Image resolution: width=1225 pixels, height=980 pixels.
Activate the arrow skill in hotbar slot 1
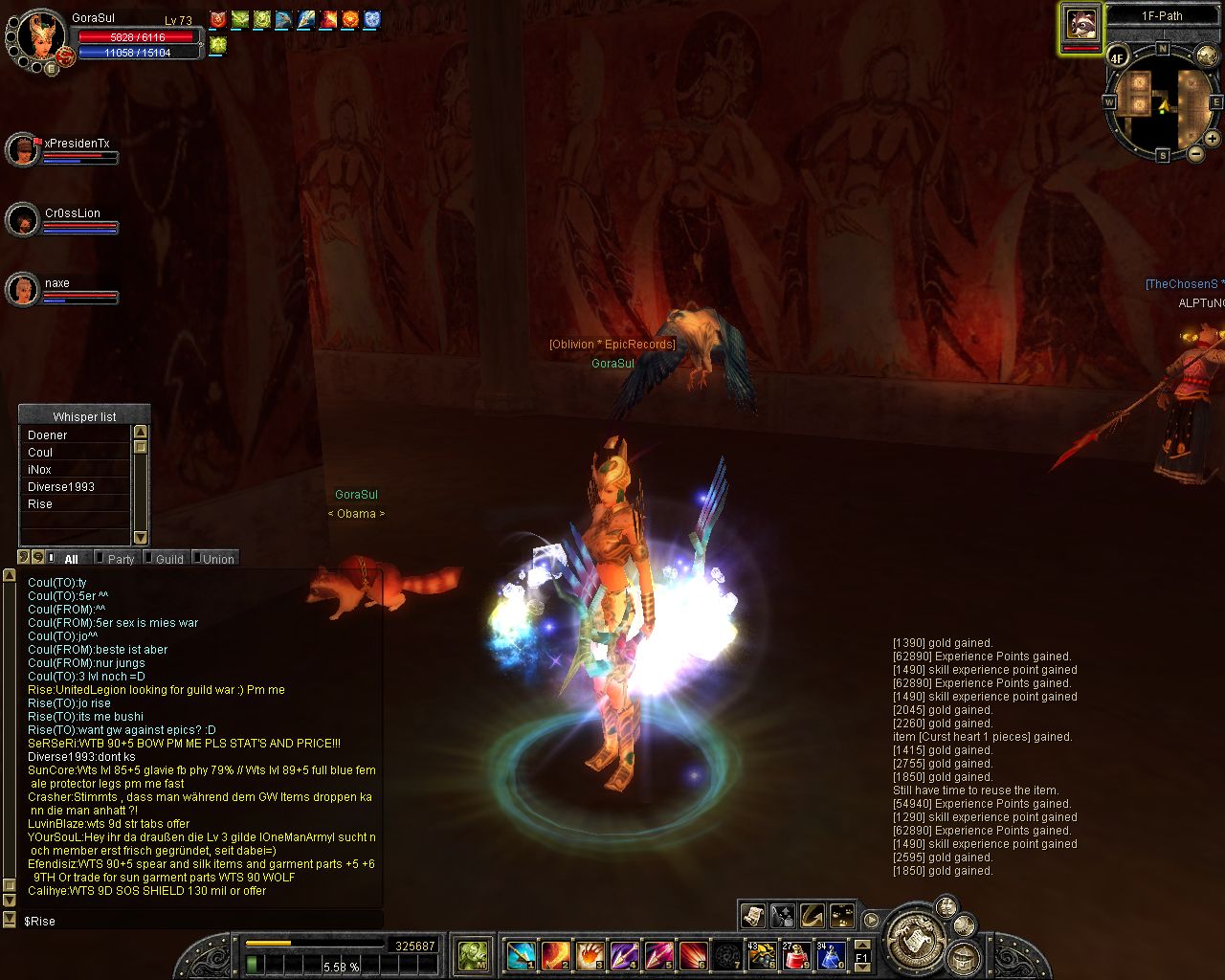(x=521, y=954)
